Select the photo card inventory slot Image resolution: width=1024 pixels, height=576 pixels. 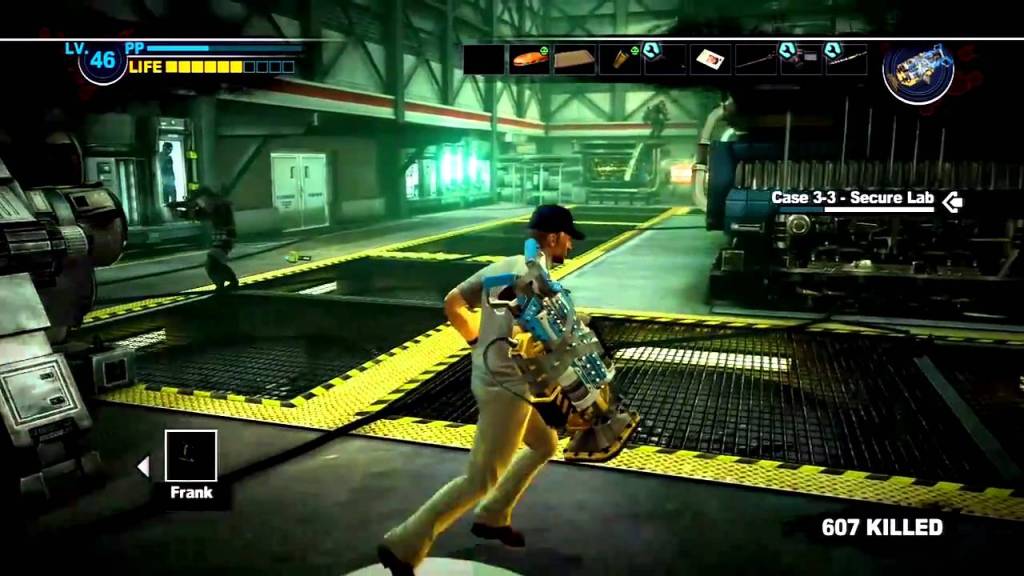(x=710, y=60)
